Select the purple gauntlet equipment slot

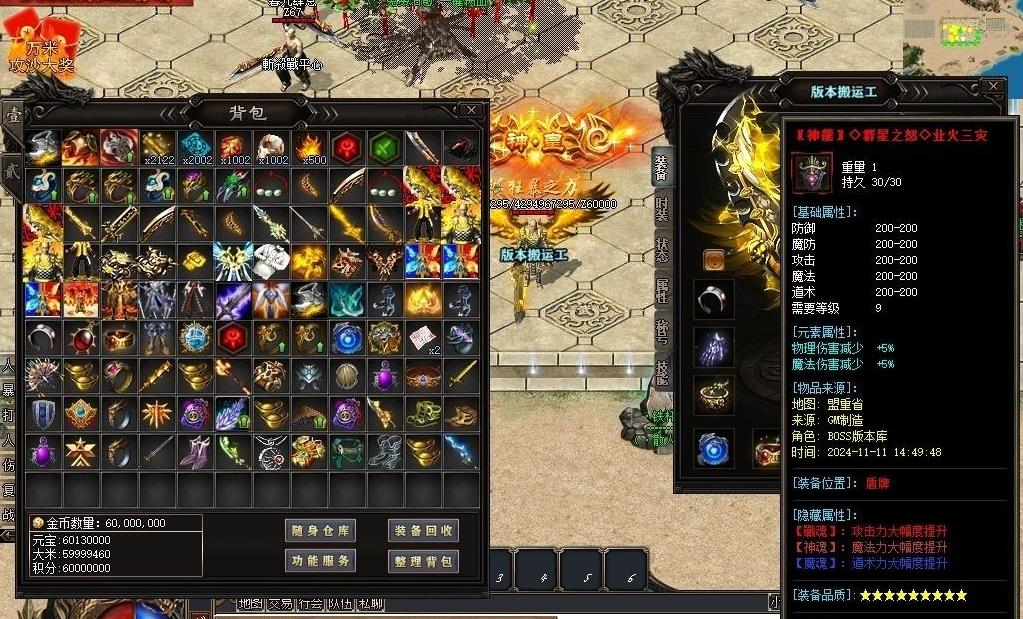(x=714, y=347)
